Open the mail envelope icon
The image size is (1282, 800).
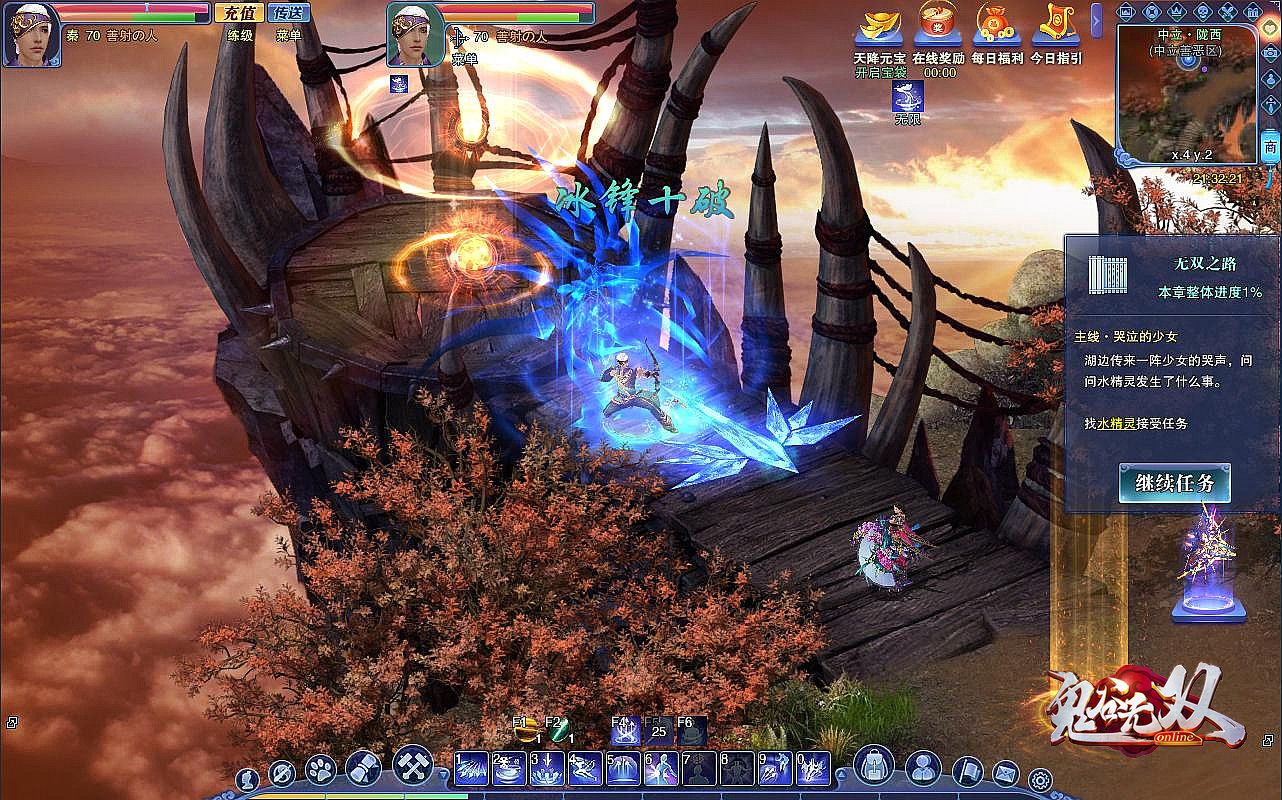[1005, 773]
